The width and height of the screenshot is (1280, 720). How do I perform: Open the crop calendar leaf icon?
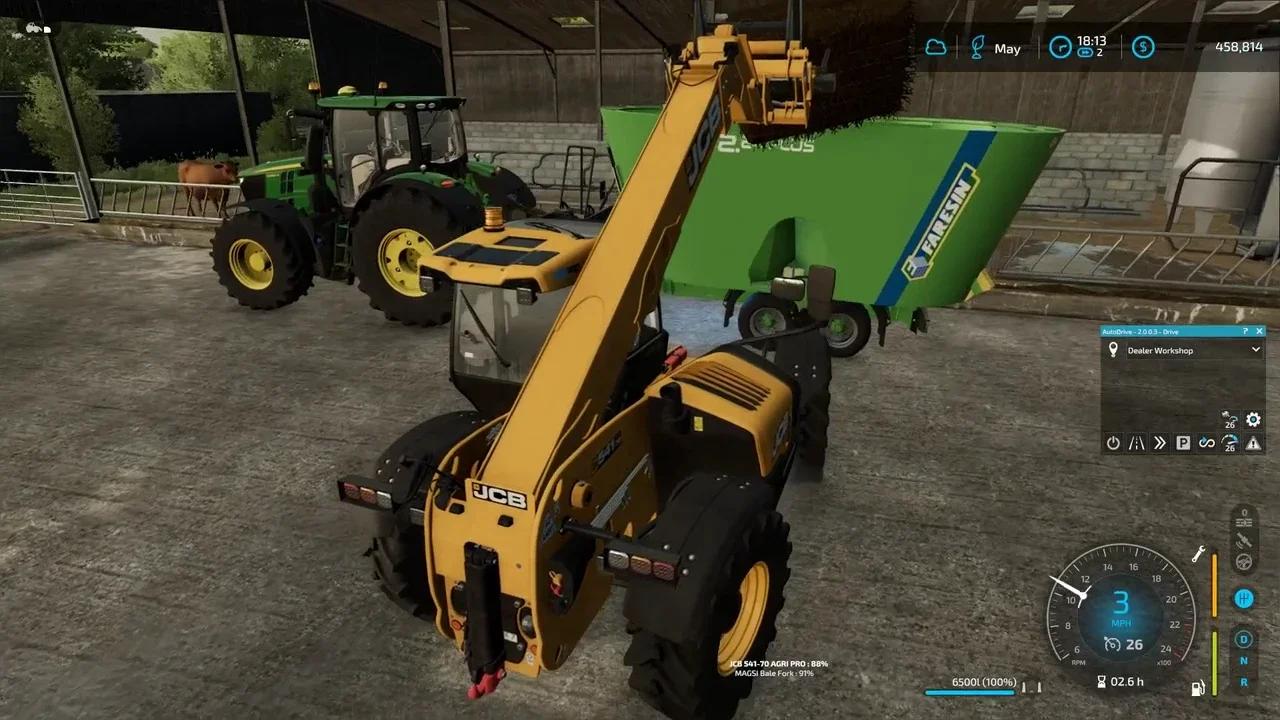(975, 46)
